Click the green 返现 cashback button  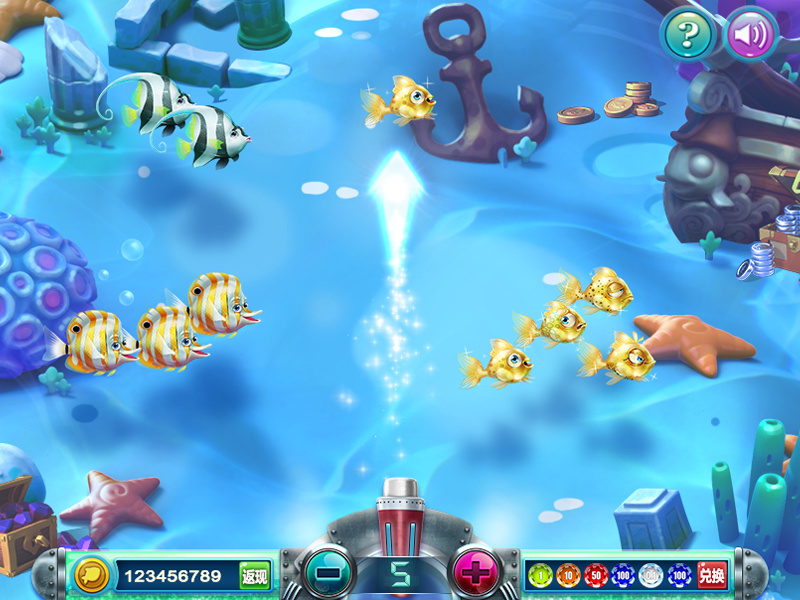[x=254, y=575]
